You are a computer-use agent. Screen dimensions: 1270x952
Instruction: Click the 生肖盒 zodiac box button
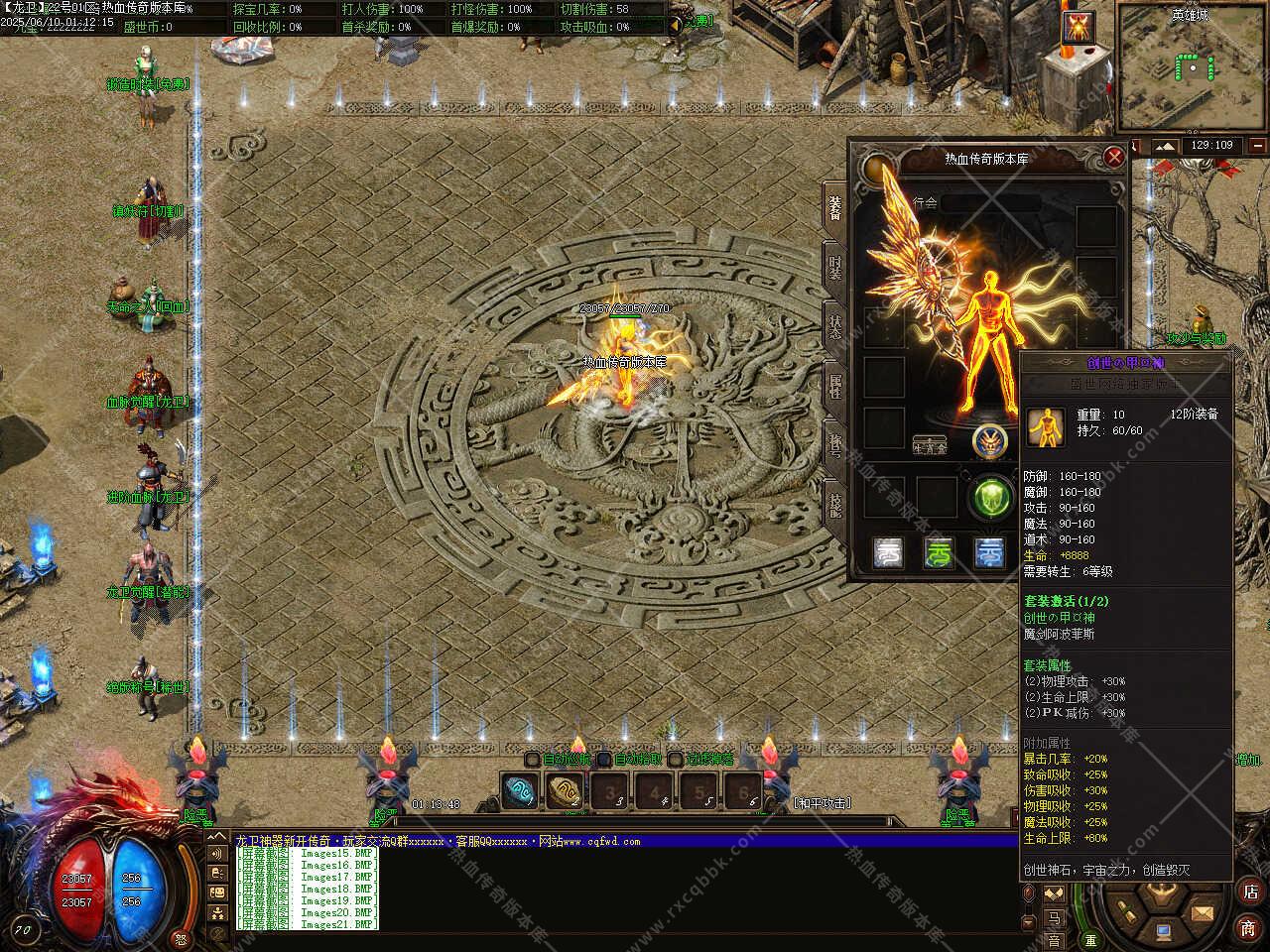click(x=930, y=445)
